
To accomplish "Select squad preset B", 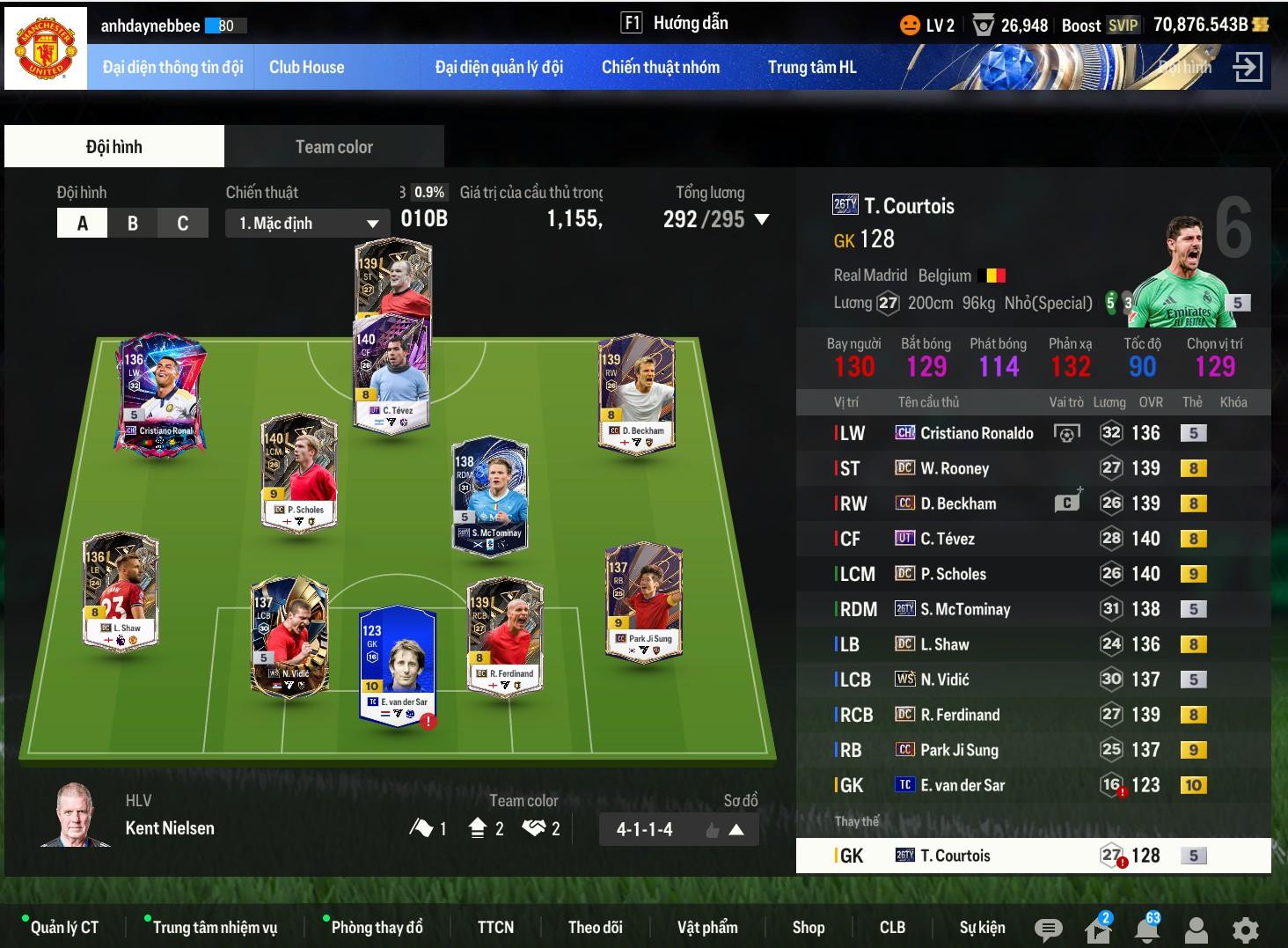I will tap(133, 223).
